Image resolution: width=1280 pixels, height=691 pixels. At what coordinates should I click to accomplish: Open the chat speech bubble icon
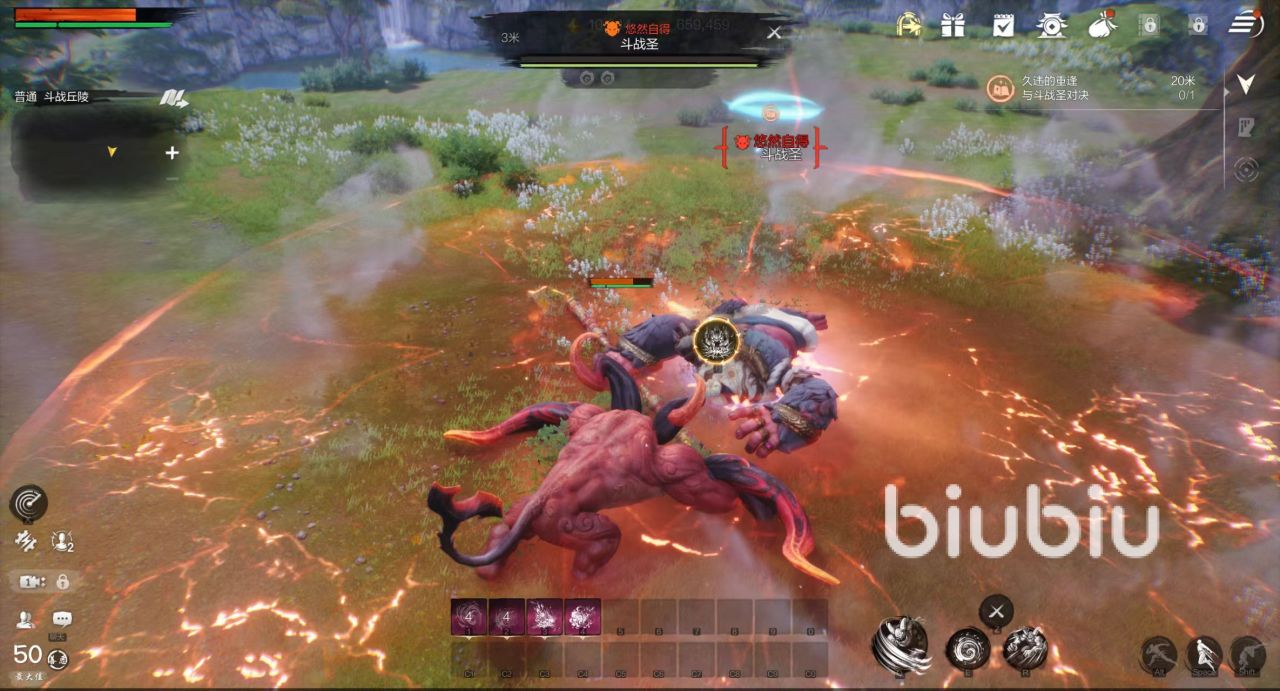coord(62,619)
